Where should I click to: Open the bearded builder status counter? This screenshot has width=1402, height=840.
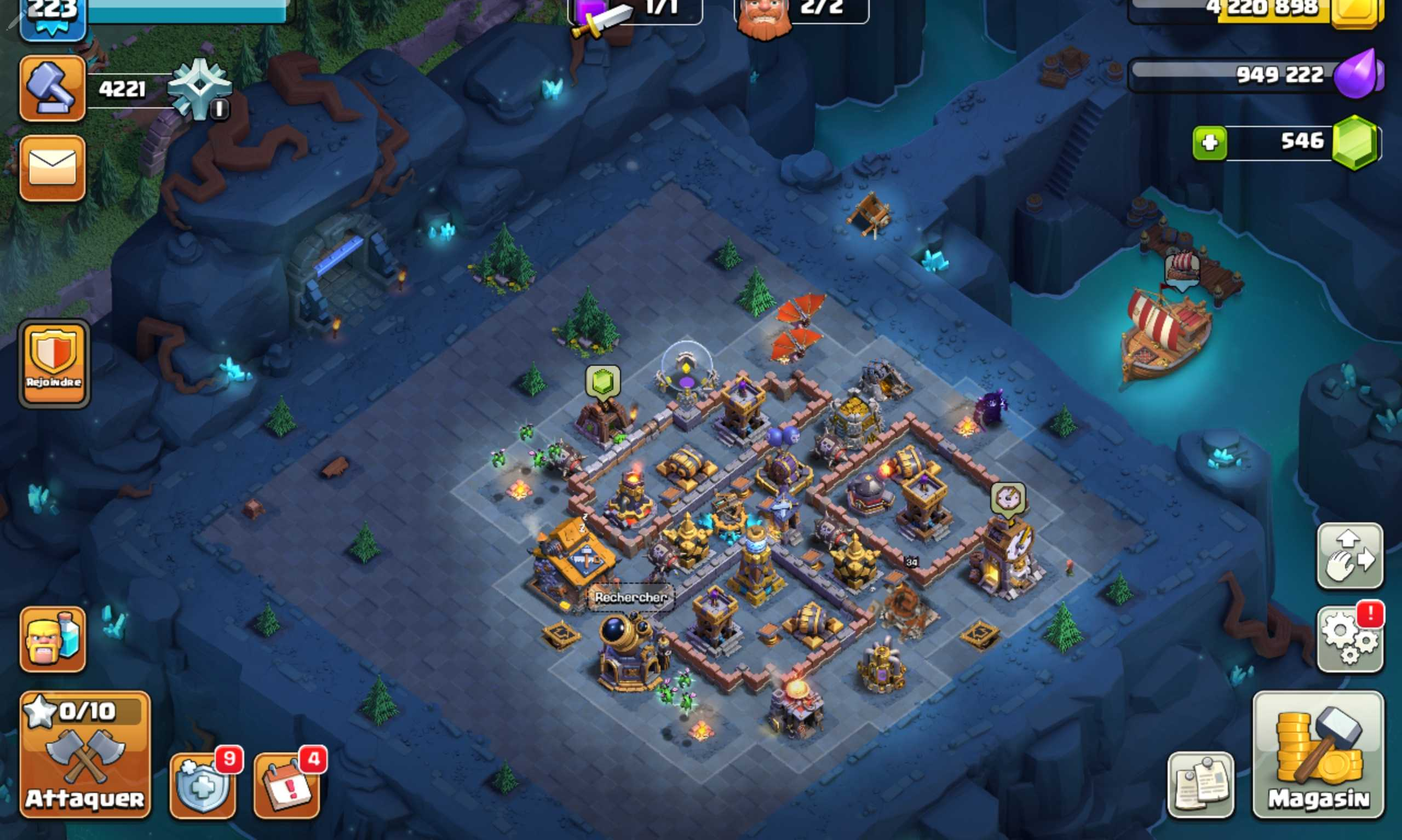pyautogui.click(x=801, y=11)
